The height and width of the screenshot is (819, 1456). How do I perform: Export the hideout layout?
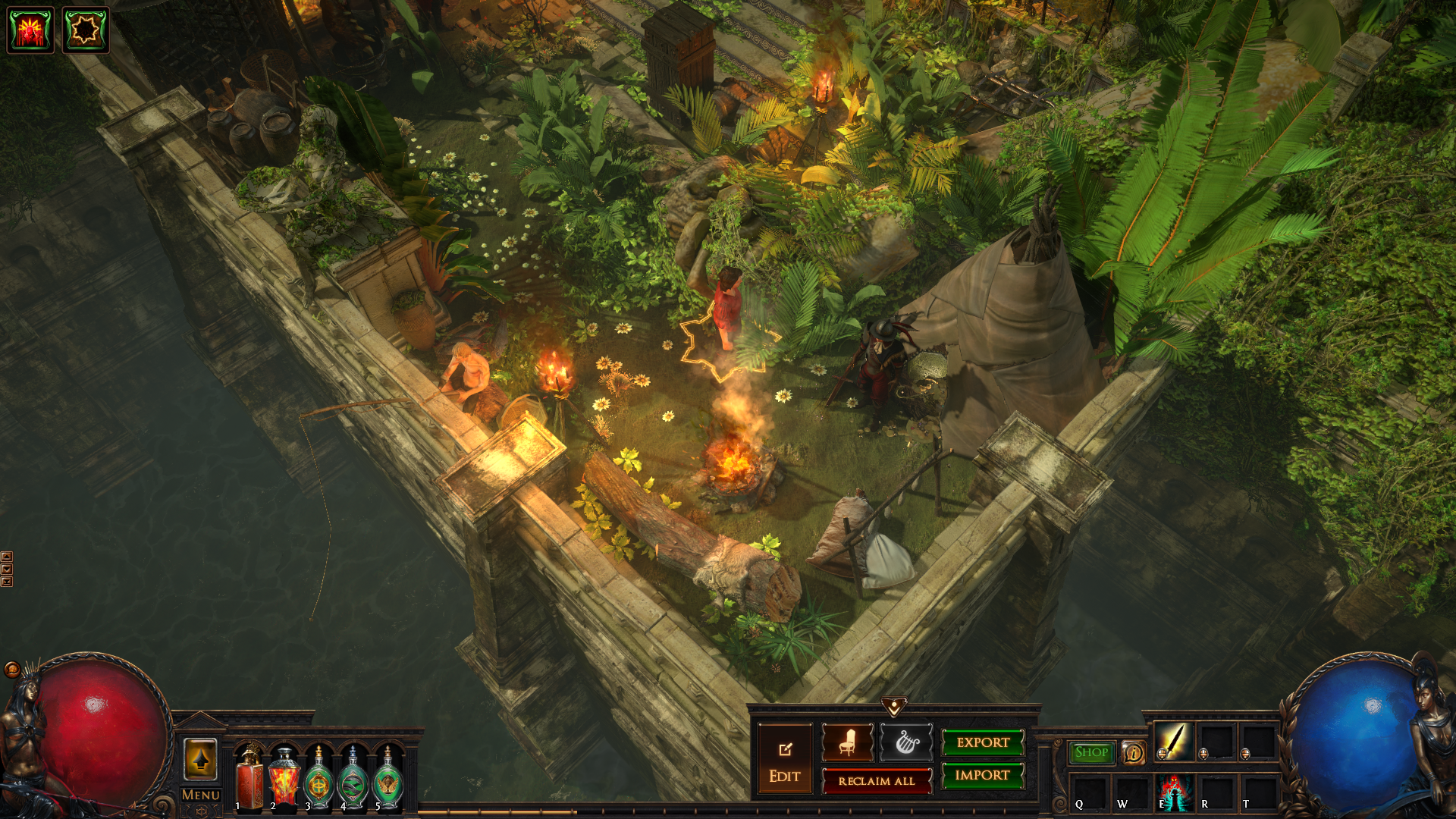(983, 742)
